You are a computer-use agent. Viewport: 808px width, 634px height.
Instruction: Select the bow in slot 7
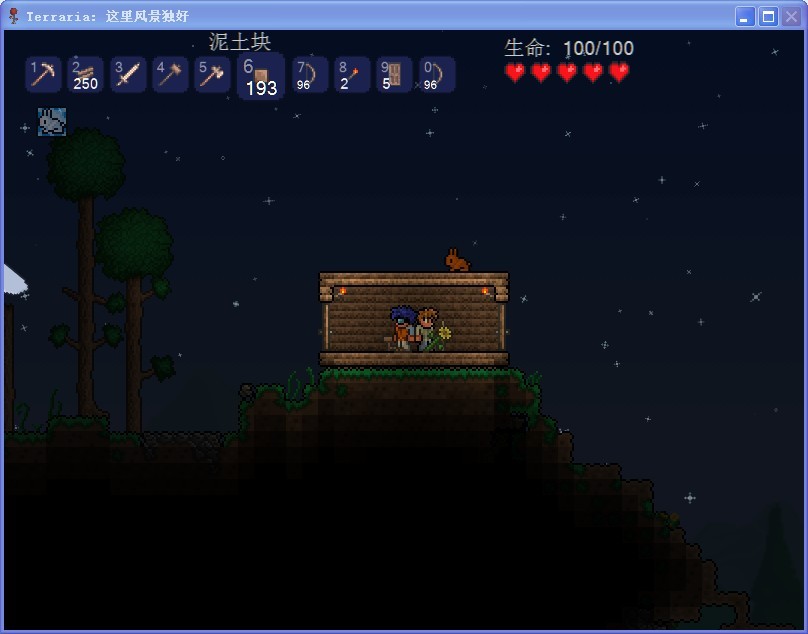310,75
